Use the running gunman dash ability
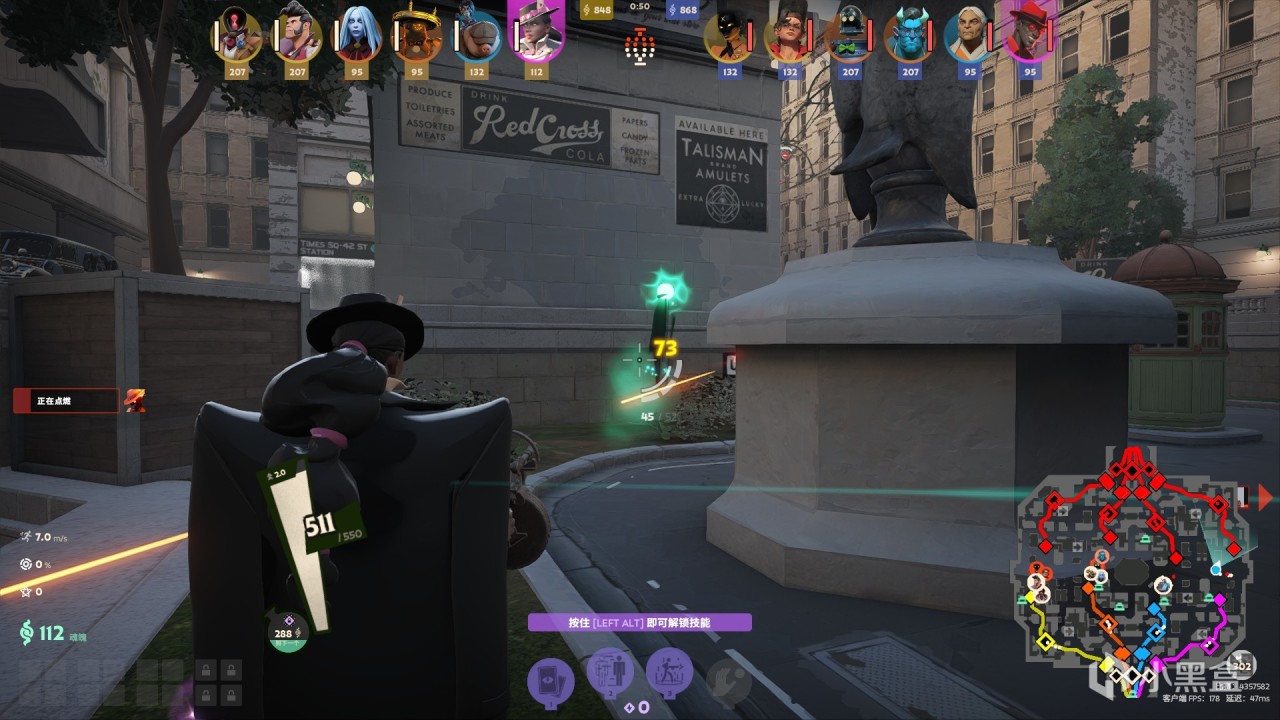 (x=669, y=671)
